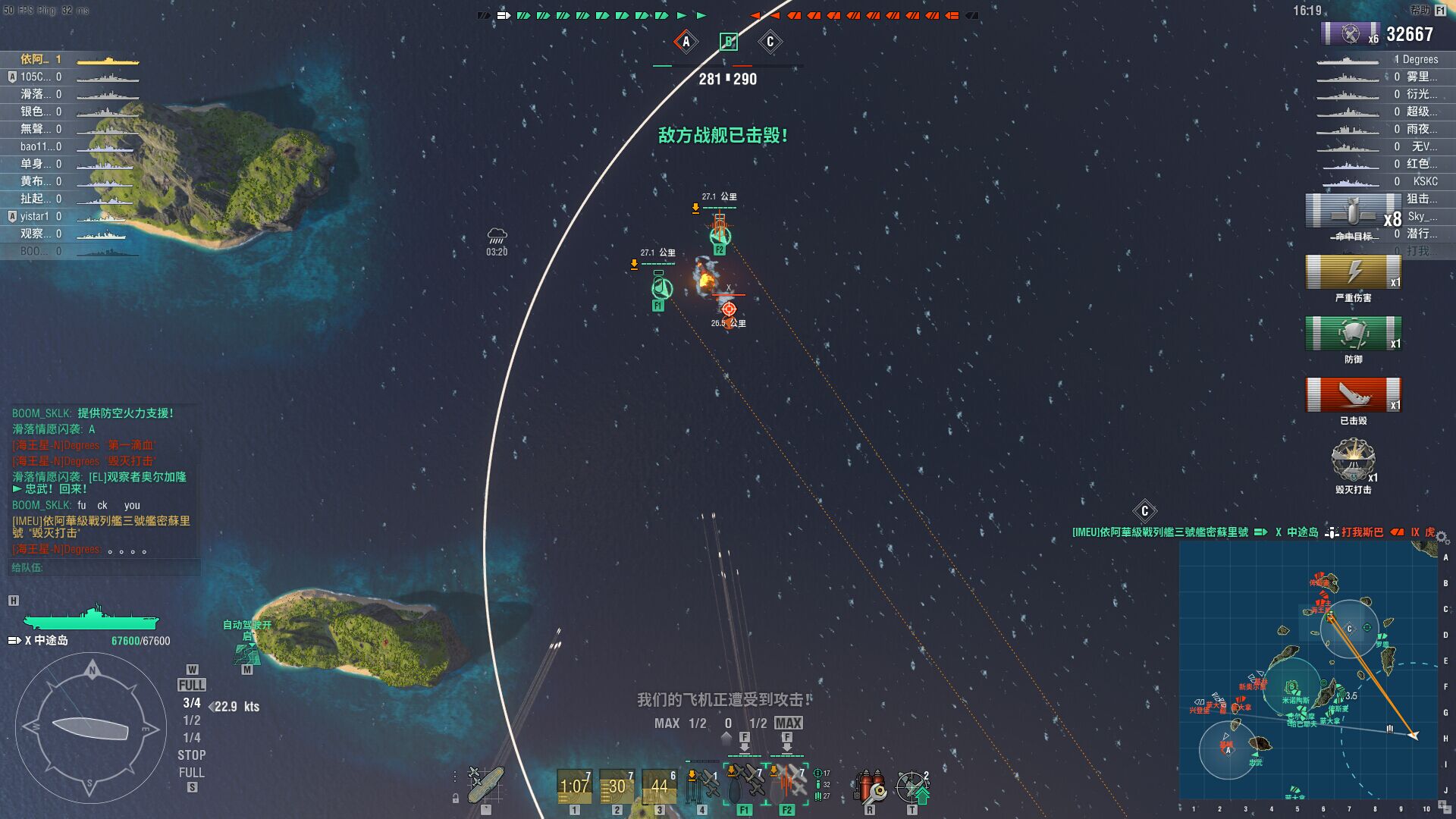1456x819 pixels.
Task: Click the aircraft carrier return icon
Action: pos(485,786)
